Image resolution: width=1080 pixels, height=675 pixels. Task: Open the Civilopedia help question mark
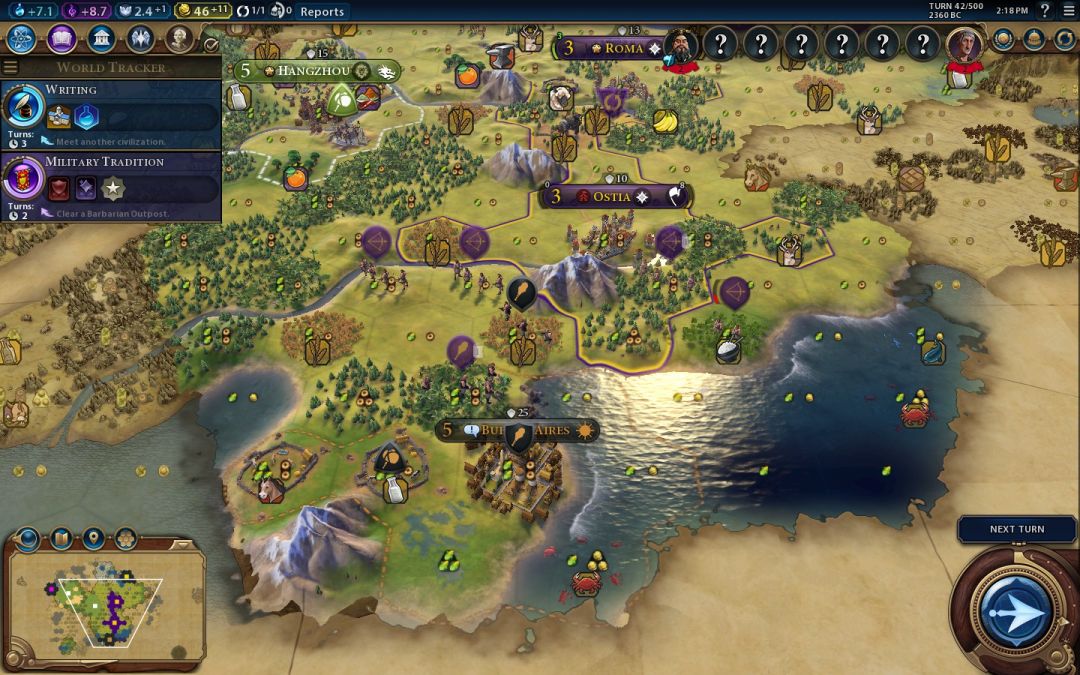1045,11
